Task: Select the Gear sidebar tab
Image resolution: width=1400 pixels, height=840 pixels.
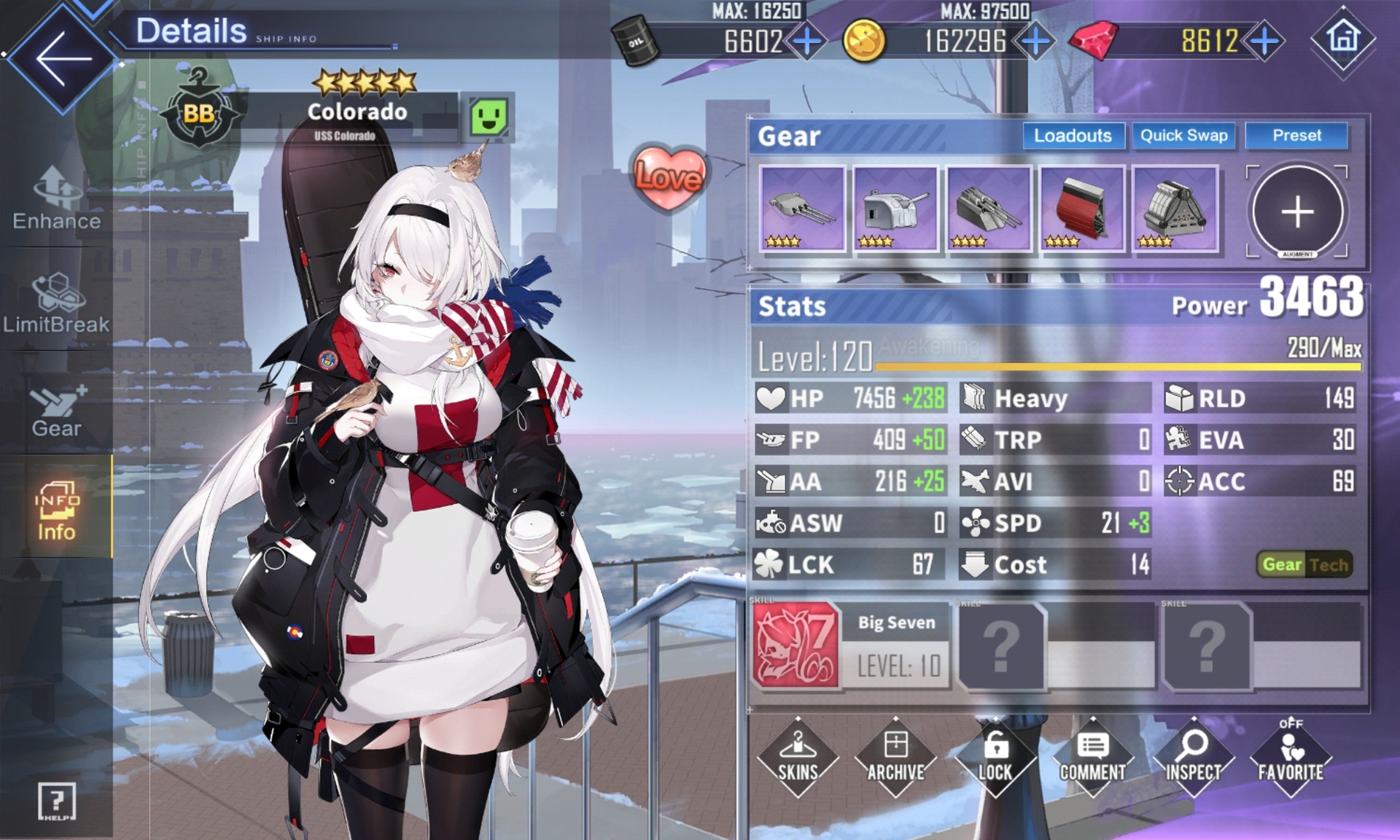Action: (x=57, y=411)
